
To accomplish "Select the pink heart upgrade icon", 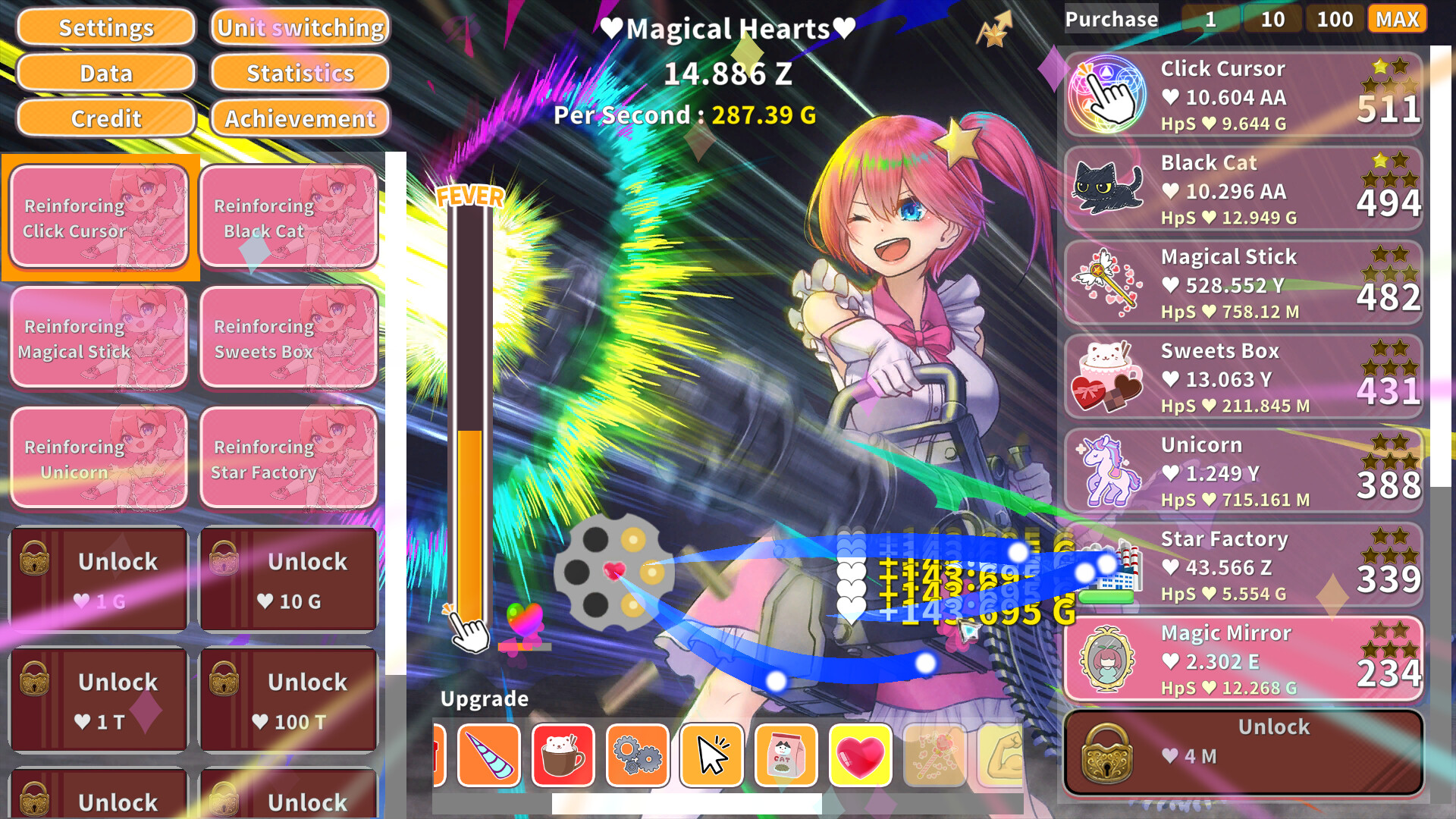I will (861, 755).
